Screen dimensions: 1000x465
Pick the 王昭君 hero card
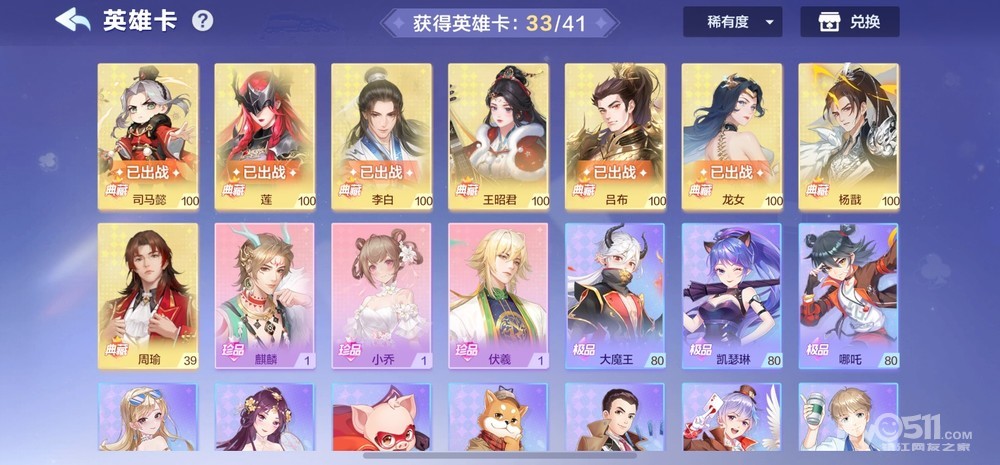point(498,136)
